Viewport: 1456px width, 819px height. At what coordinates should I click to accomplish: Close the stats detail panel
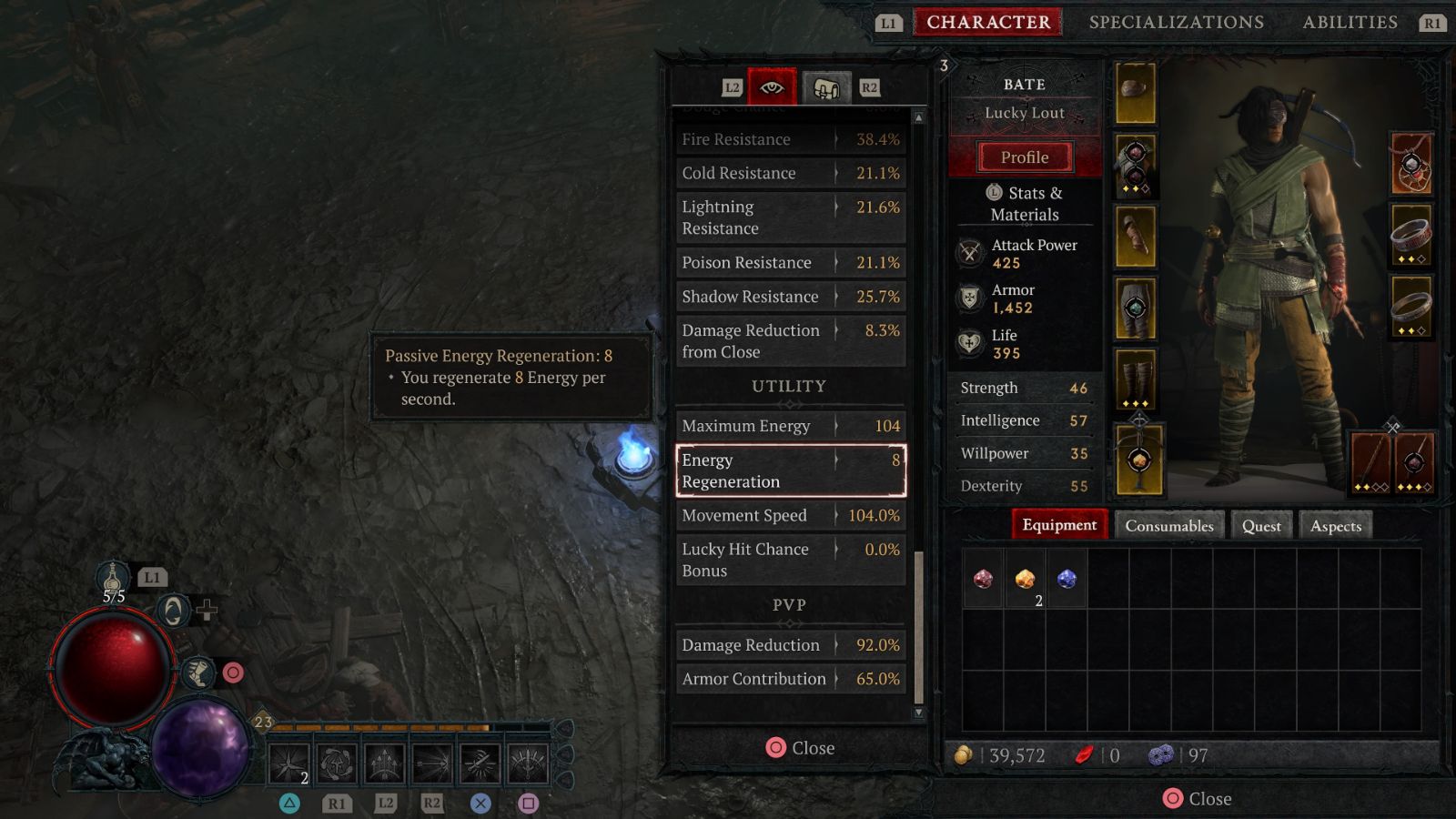tap(800, 748)
